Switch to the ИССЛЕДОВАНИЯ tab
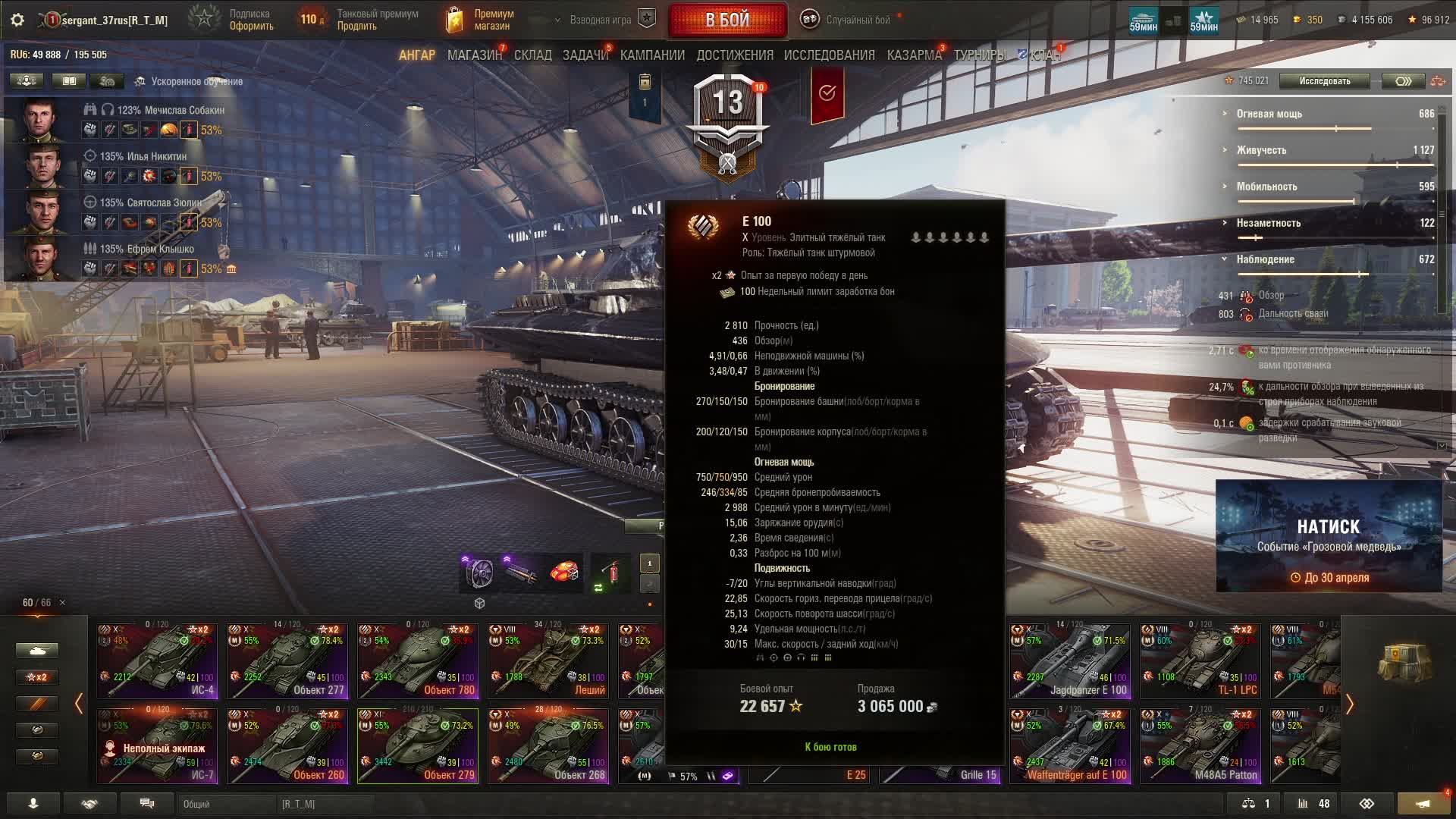 click(x=829, y=55)
